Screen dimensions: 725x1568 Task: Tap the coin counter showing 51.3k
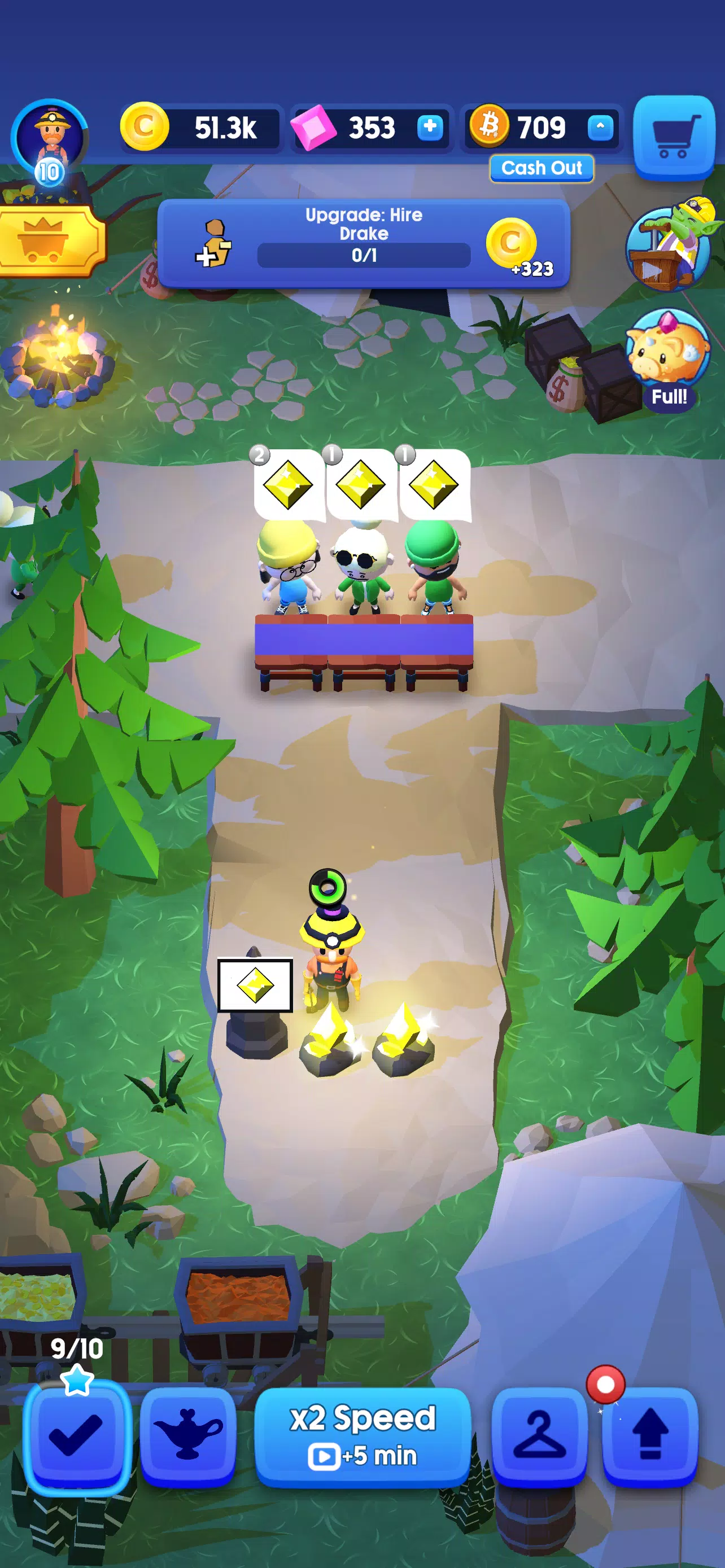pos(201,128)
